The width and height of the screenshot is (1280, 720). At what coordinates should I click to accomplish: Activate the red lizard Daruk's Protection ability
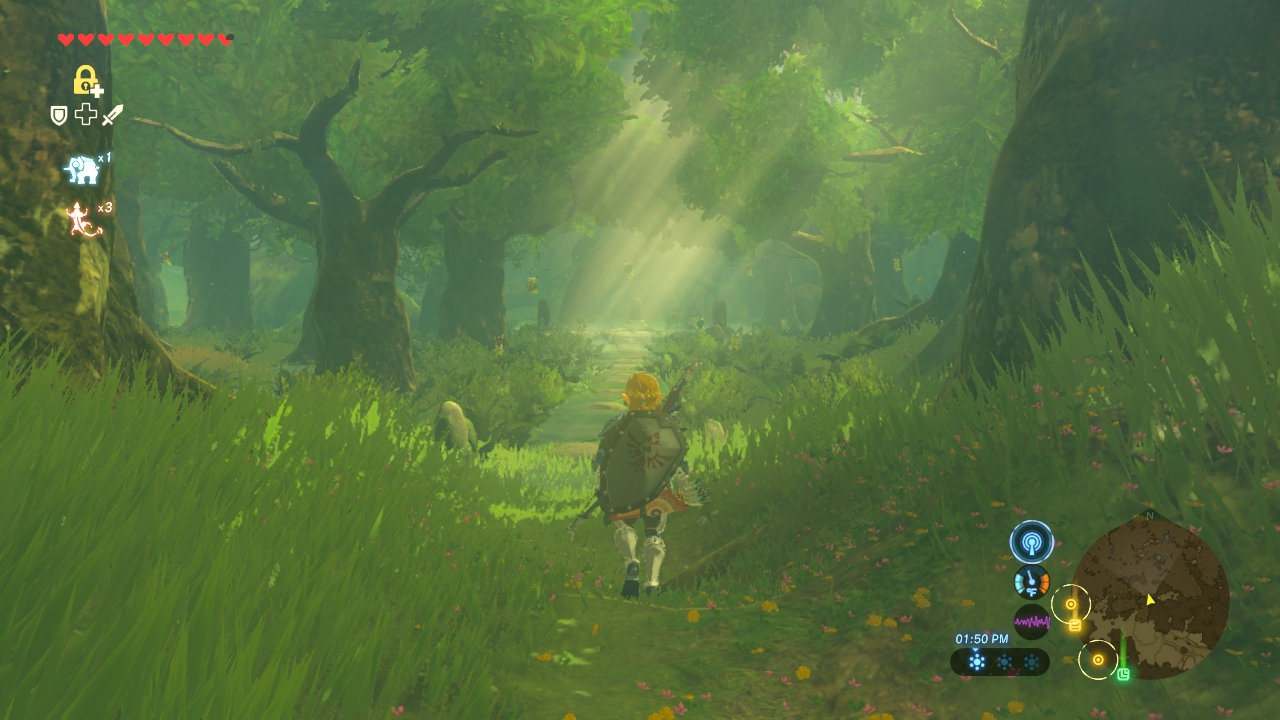tap(84, 220)
